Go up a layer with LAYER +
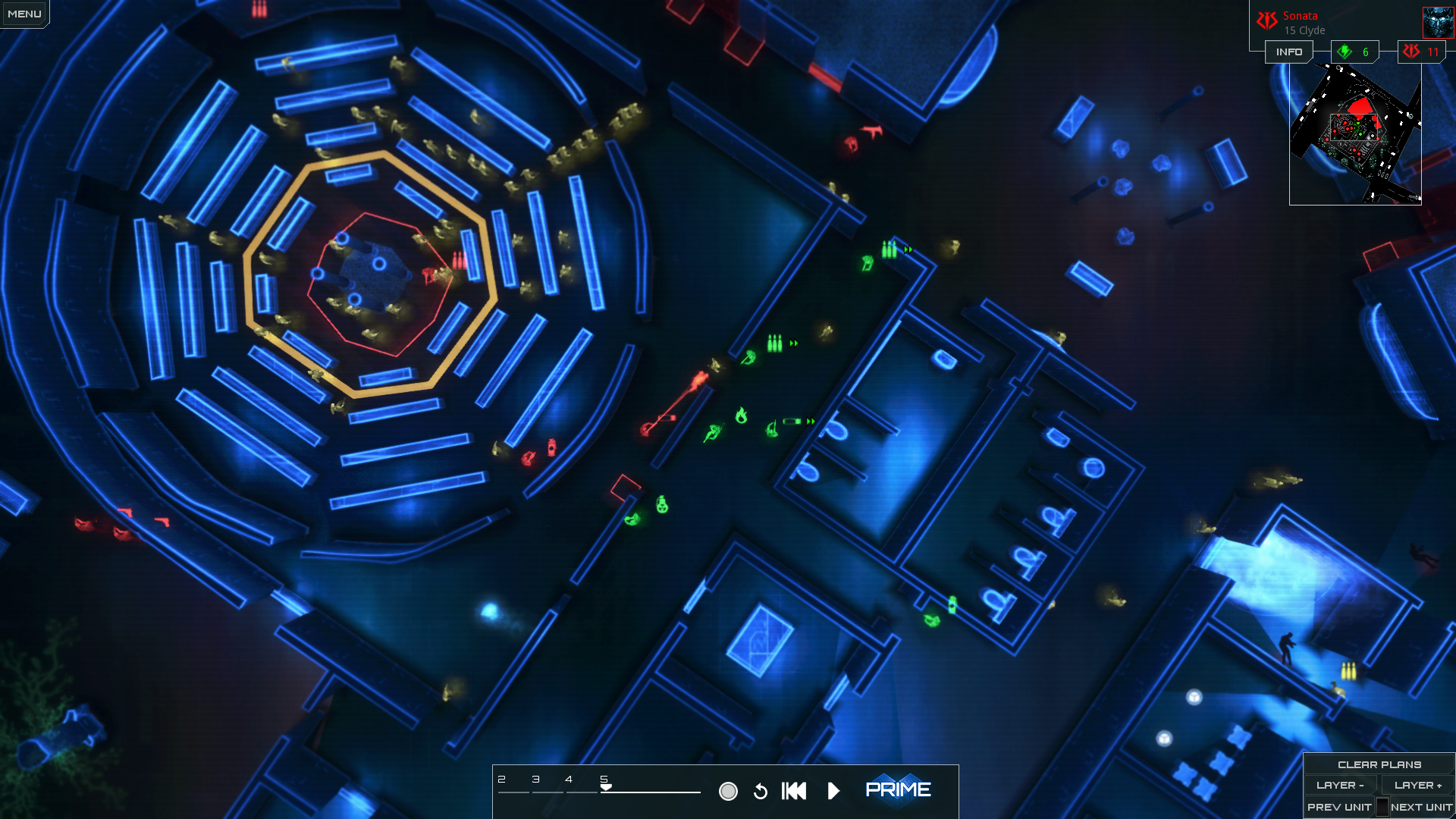1456x819 pixels. click(1417, 786)
